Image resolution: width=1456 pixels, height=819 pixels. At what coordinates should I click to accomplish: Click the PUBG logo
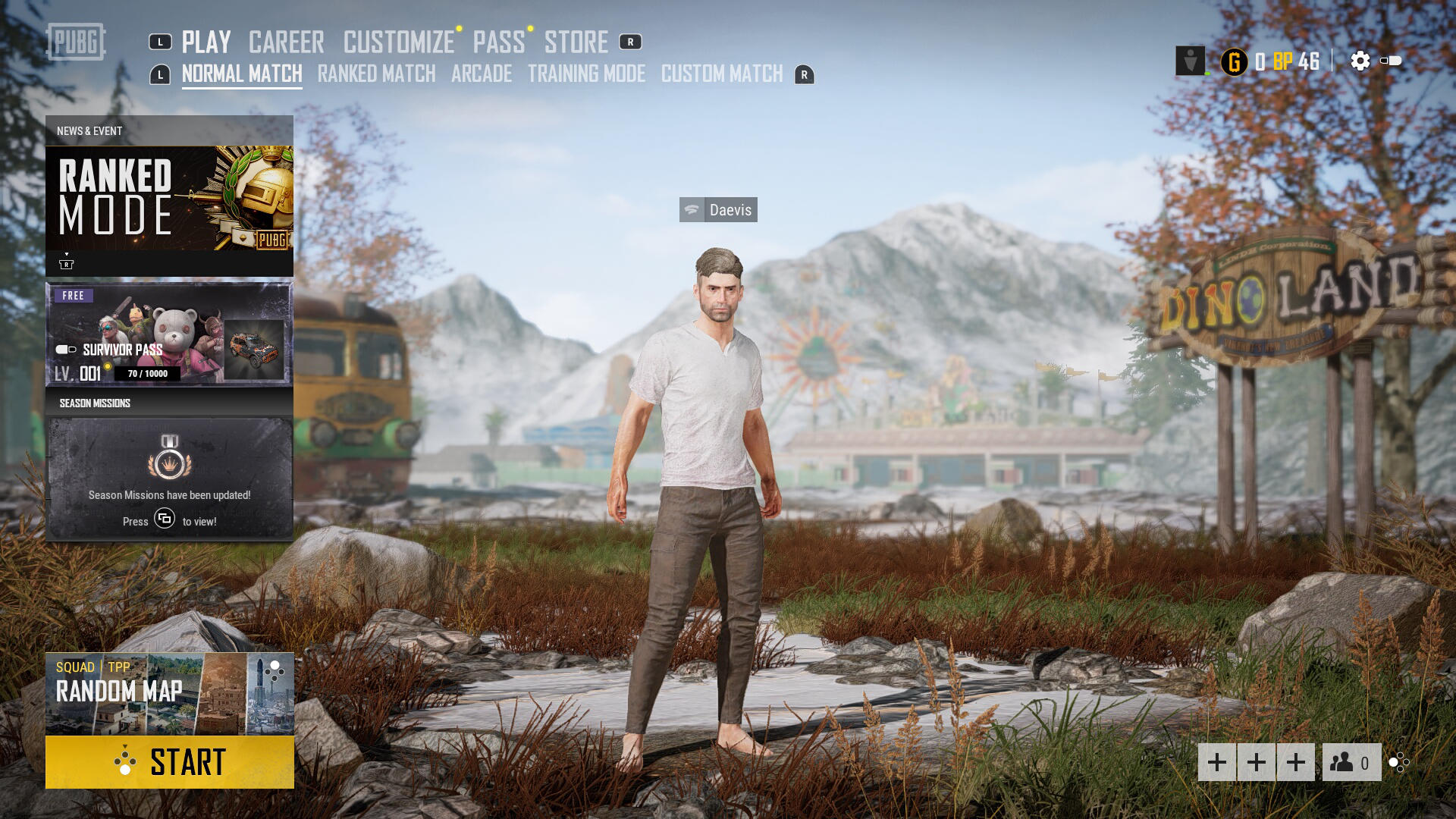76,42
